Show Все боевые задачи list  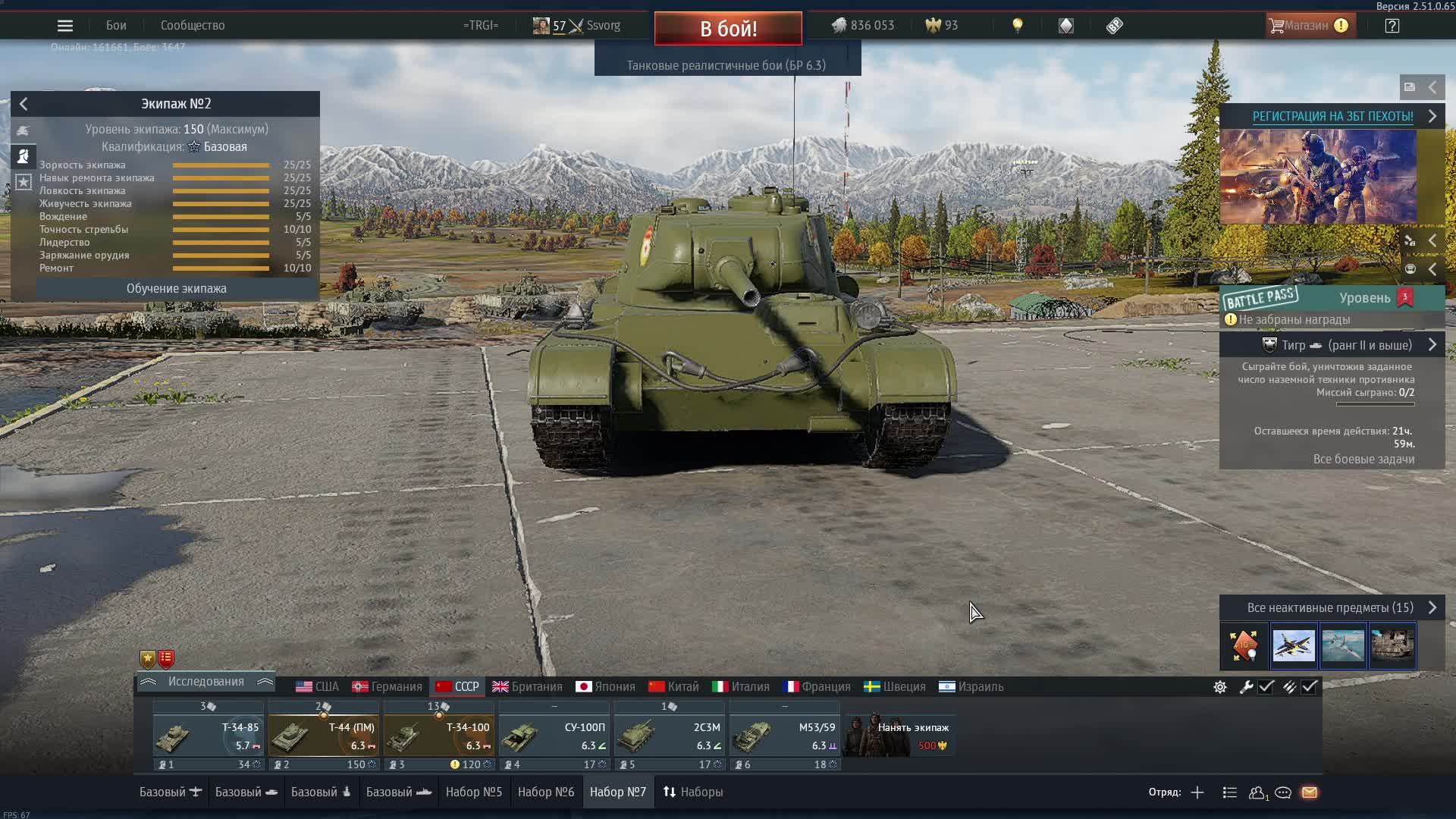pyautogui.click(x=1363, y=460)
